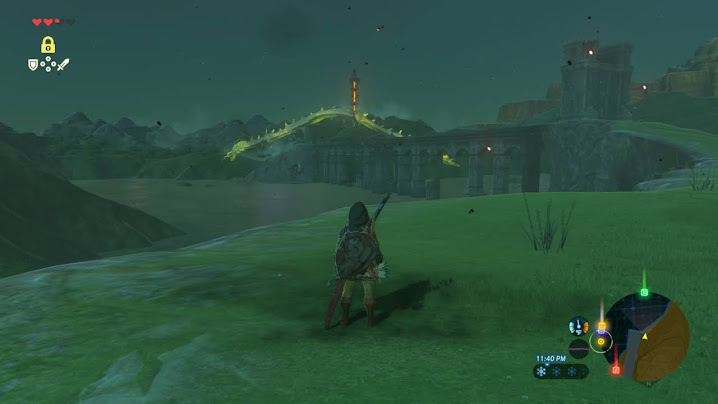Choose the sword weapon quick-select icon
Image resolution: width=718 pixels, height=404 pixels.
coord(63,65)
